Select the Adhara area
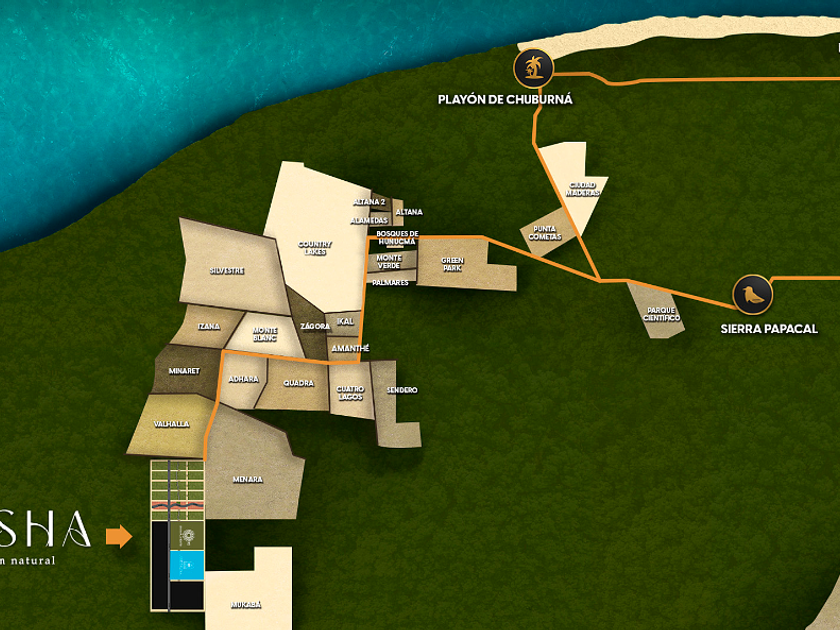The width and height of the screenshot is (840, 630). pyautogui.click(x=243, y=380)
